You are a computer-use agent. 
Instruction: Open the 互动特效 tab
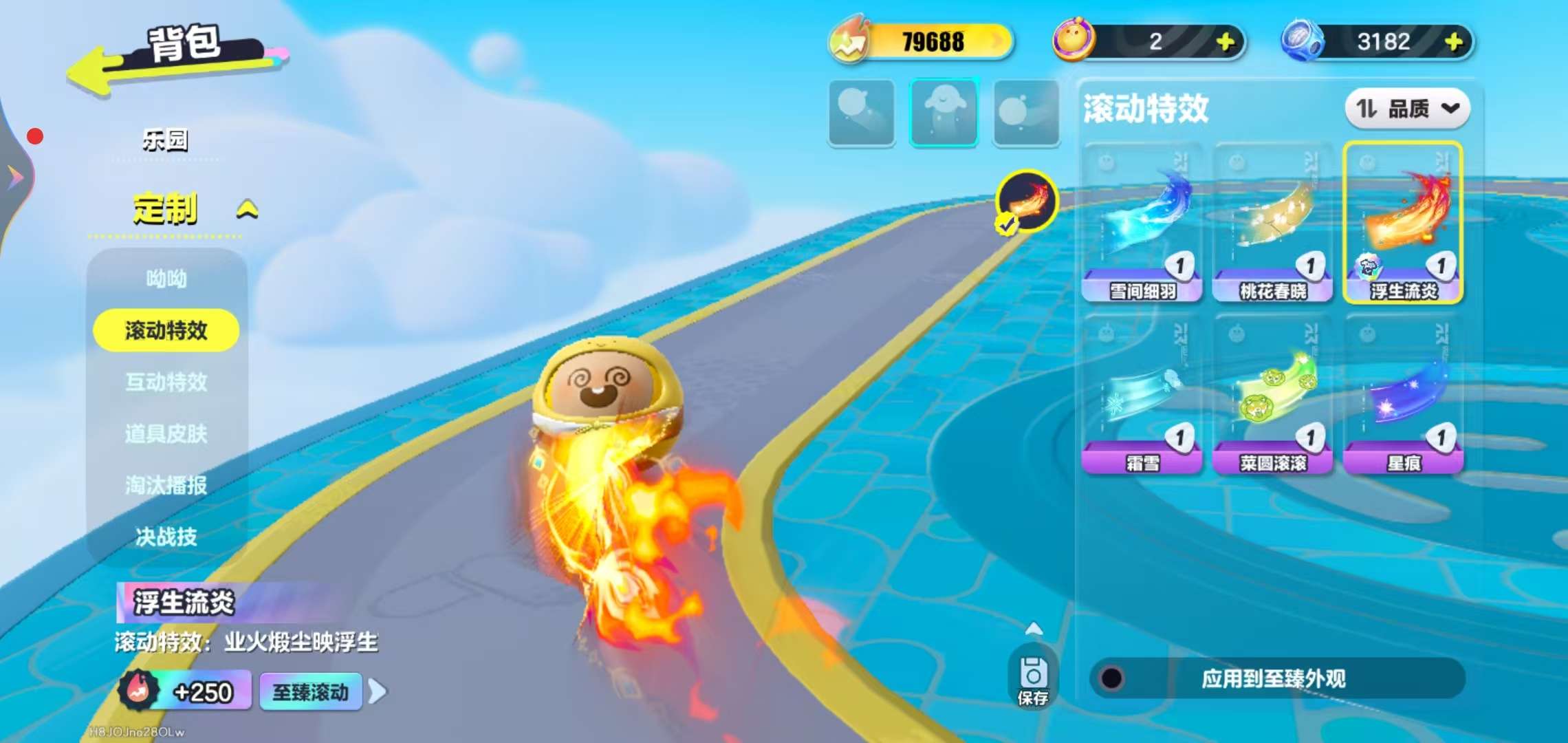click(166, 382)
